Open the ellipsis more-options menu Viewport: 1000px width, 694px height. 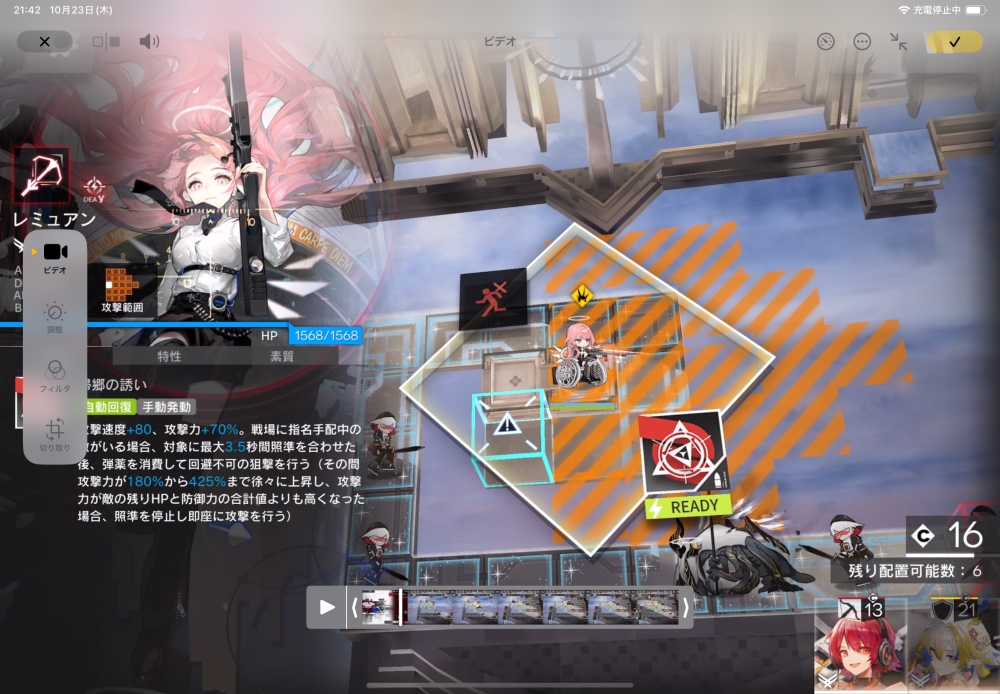point(862,42)
